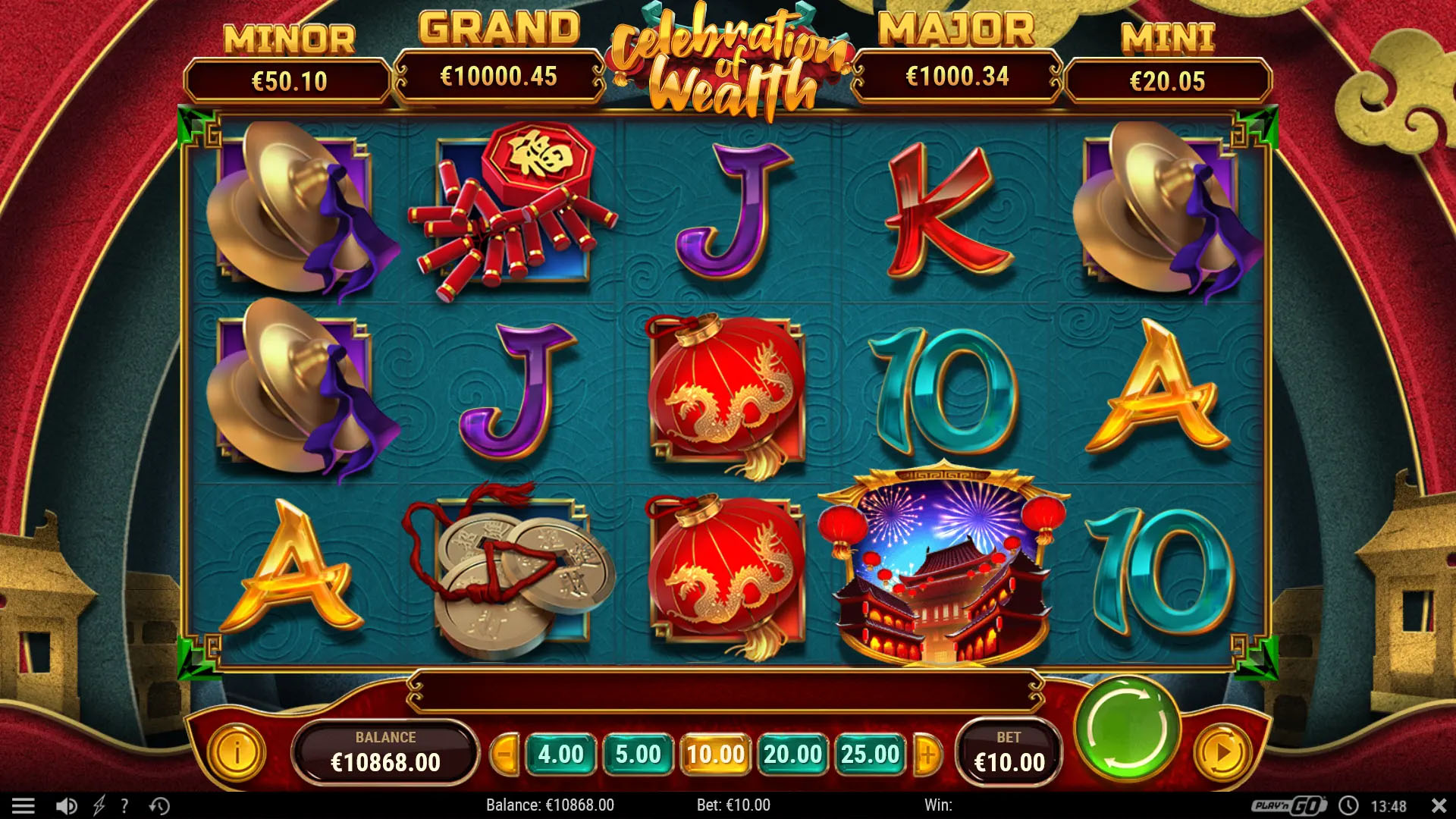Spin the reels with the green button

[1128, 730]
